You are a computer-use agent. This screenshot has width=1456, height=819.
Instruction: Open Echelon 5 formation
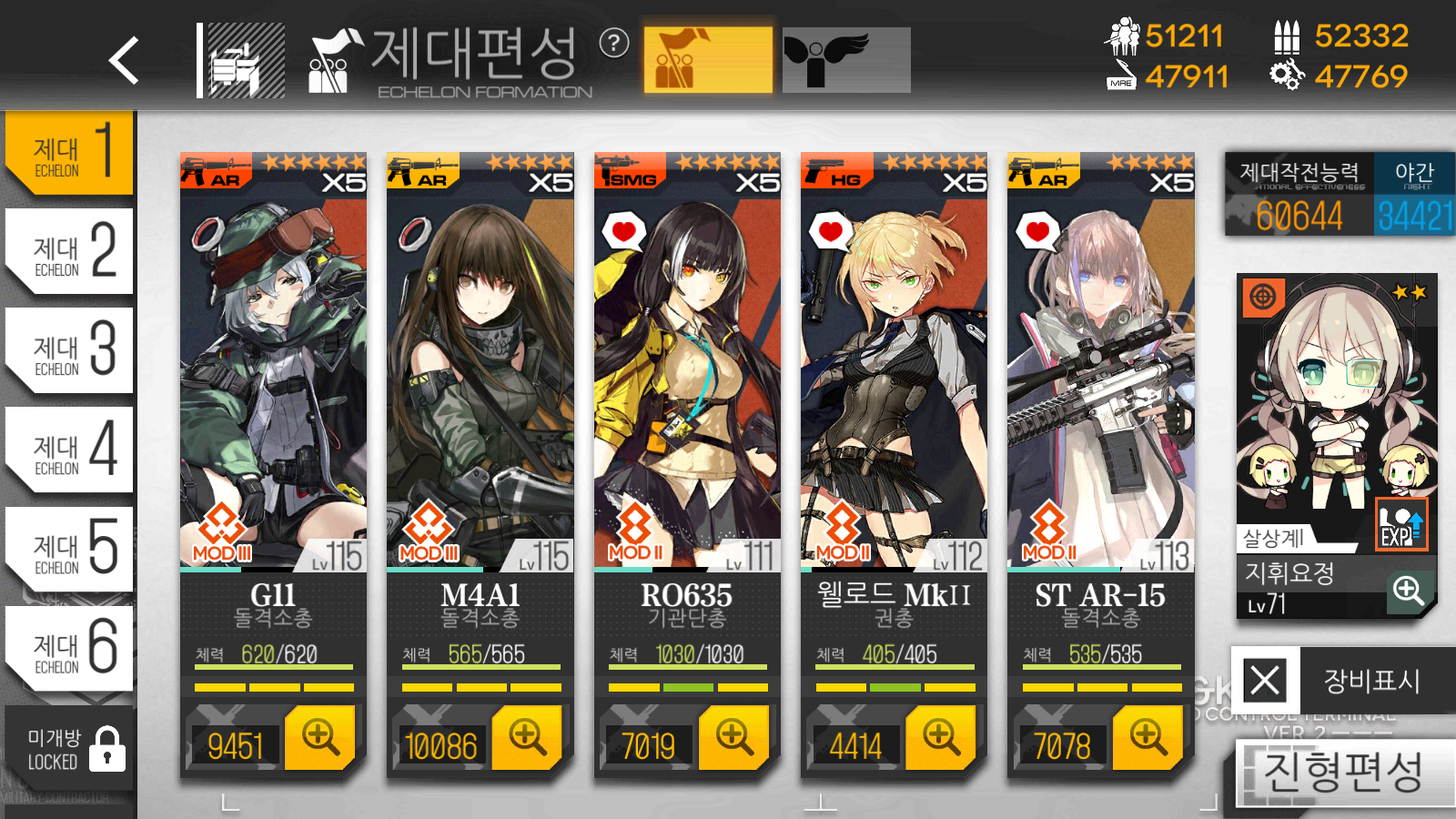pos(71,549)
